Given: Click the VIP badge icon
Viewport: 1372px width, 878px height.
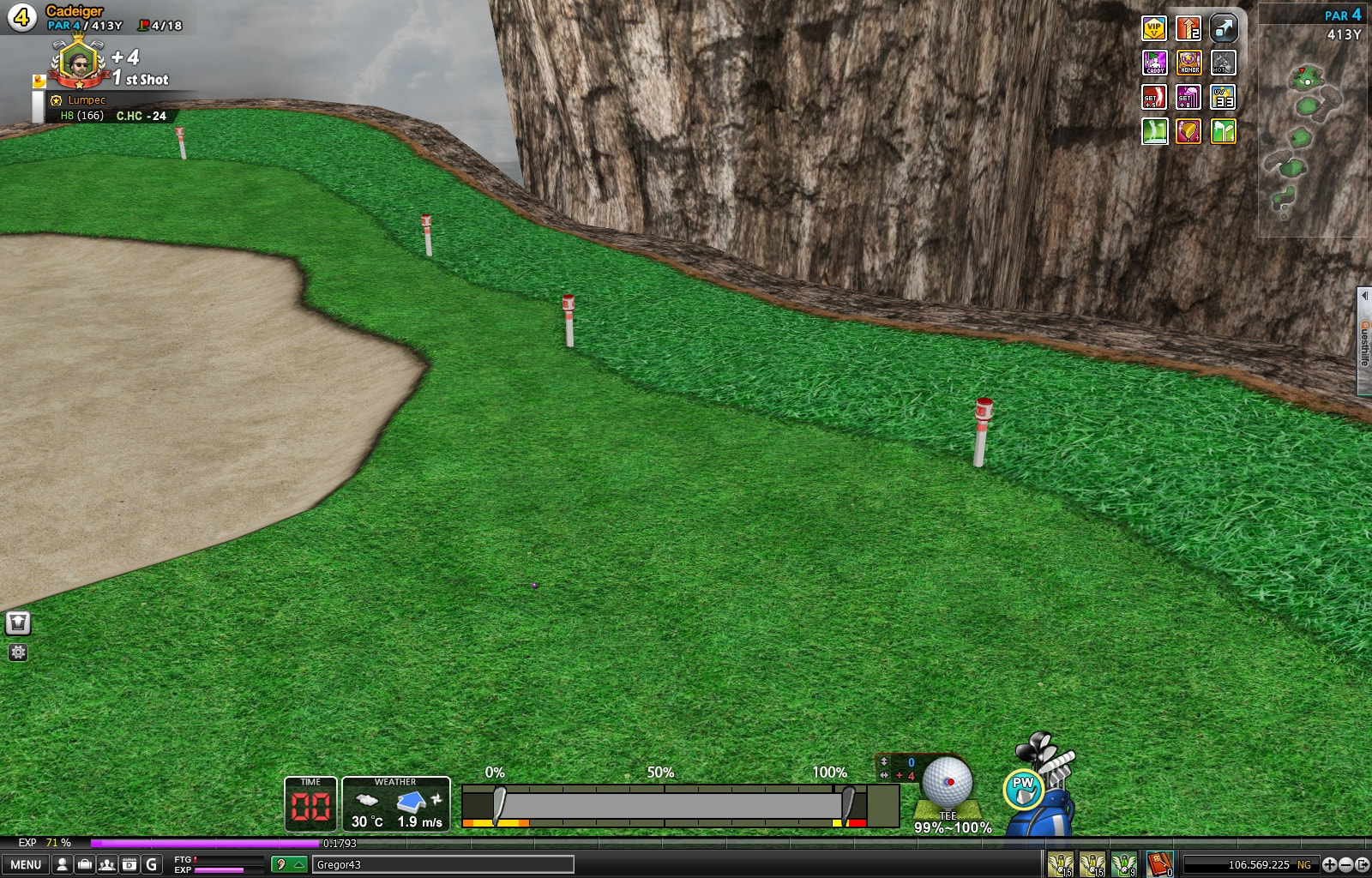Looking at the screenshot, I should click(x=1154, y=28).
